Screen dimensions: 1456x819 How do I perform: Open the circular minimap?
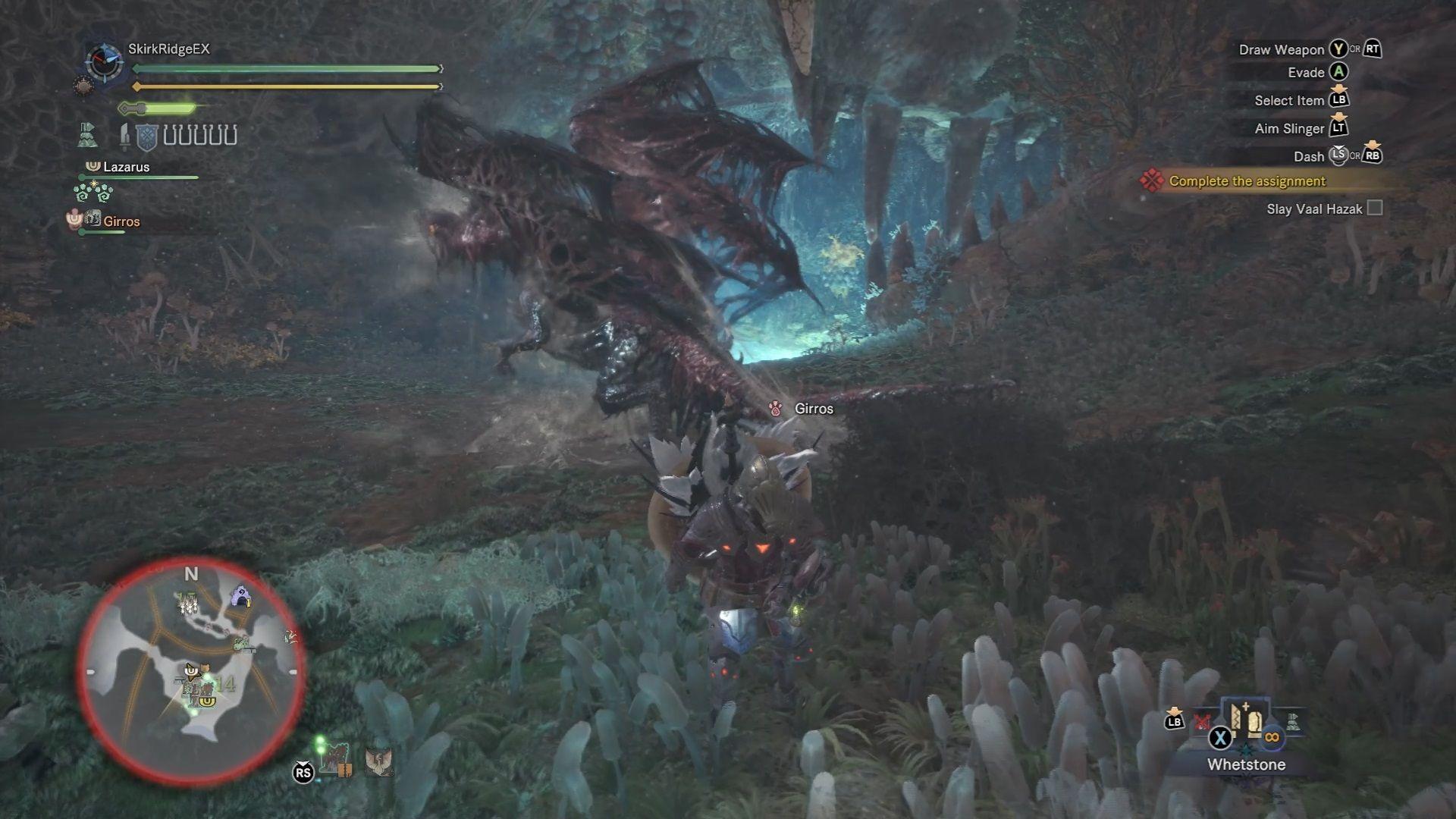(190, 670)
